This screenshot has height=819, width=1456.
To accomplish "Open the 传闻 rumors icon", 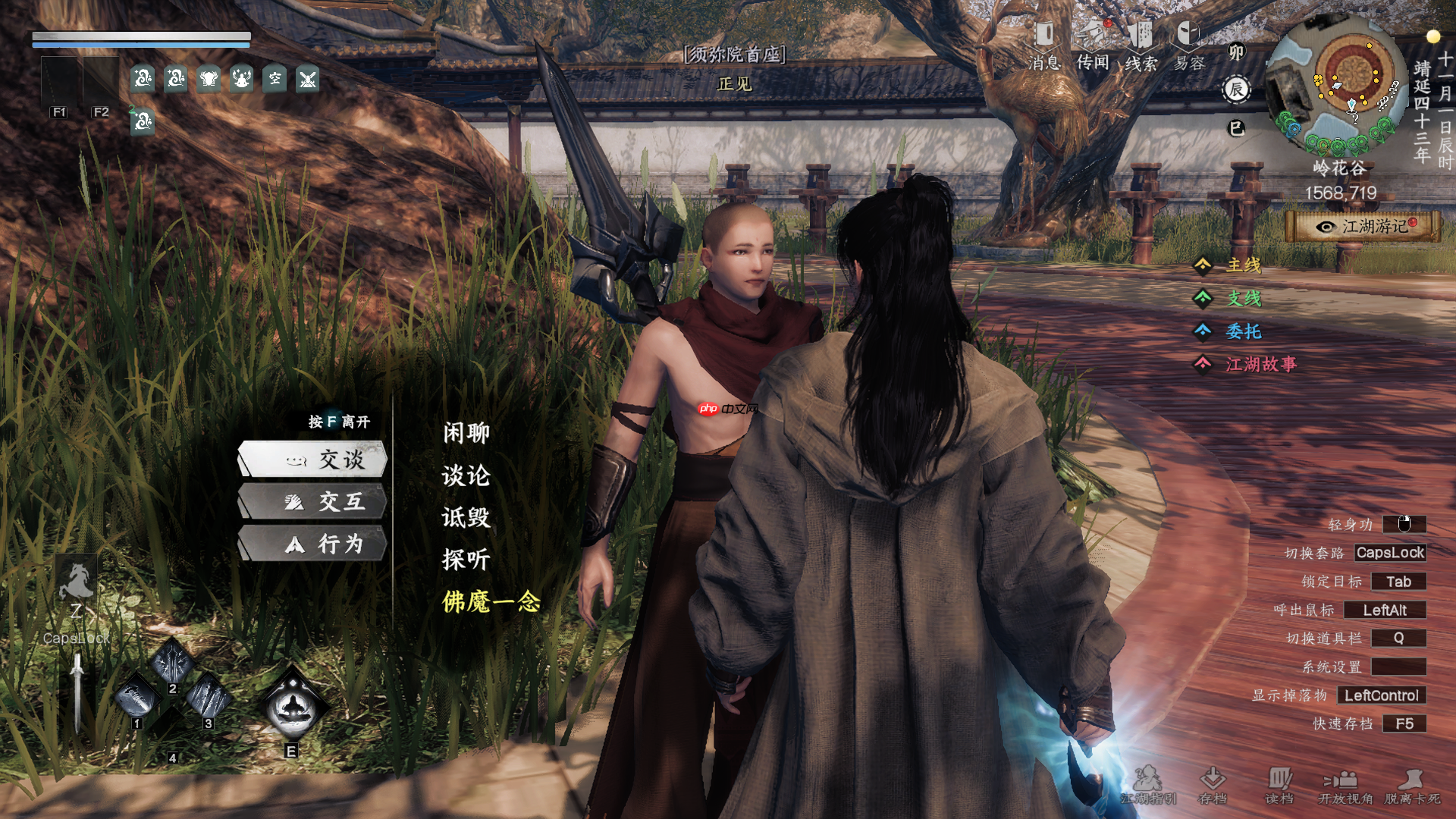I will [x=1093, y=45].
